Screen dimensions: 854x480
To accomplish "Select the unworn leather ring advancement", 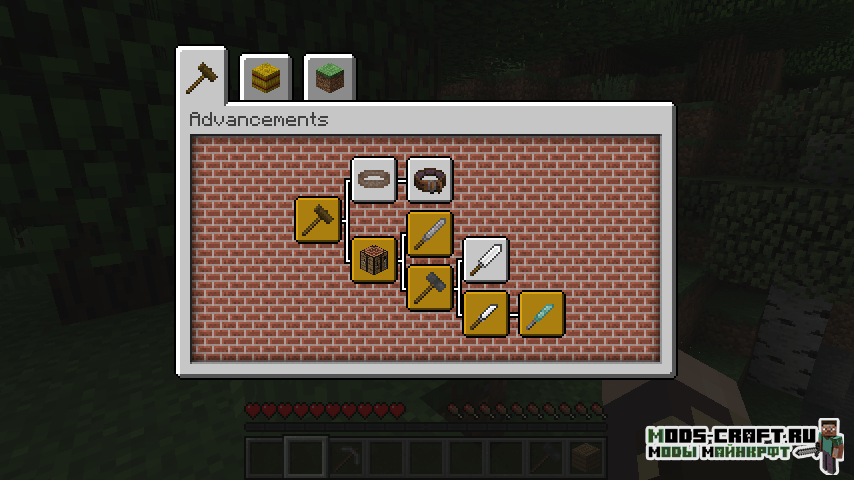I will 374,180.
